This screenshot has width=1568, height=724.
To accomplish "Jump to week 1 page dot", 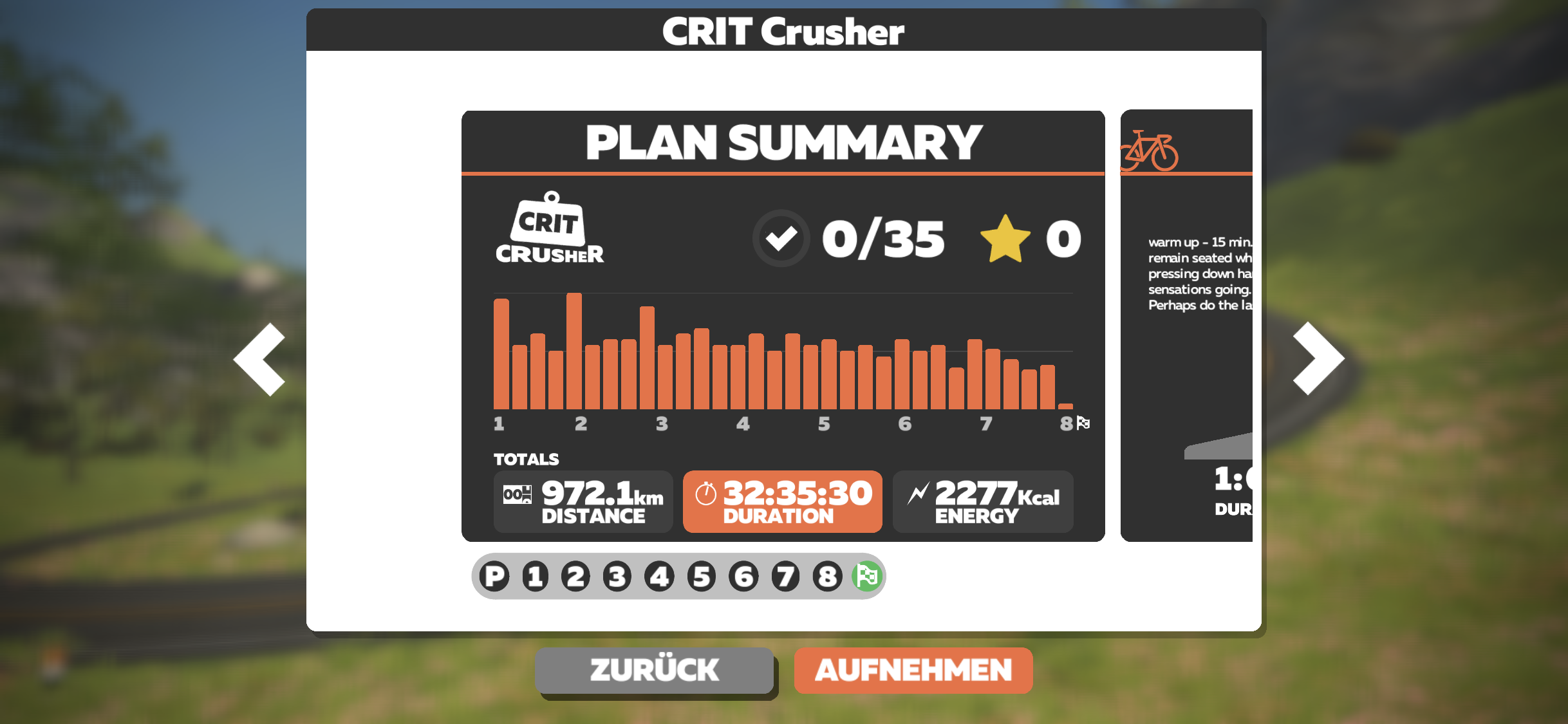I will [x=536, y=576].
